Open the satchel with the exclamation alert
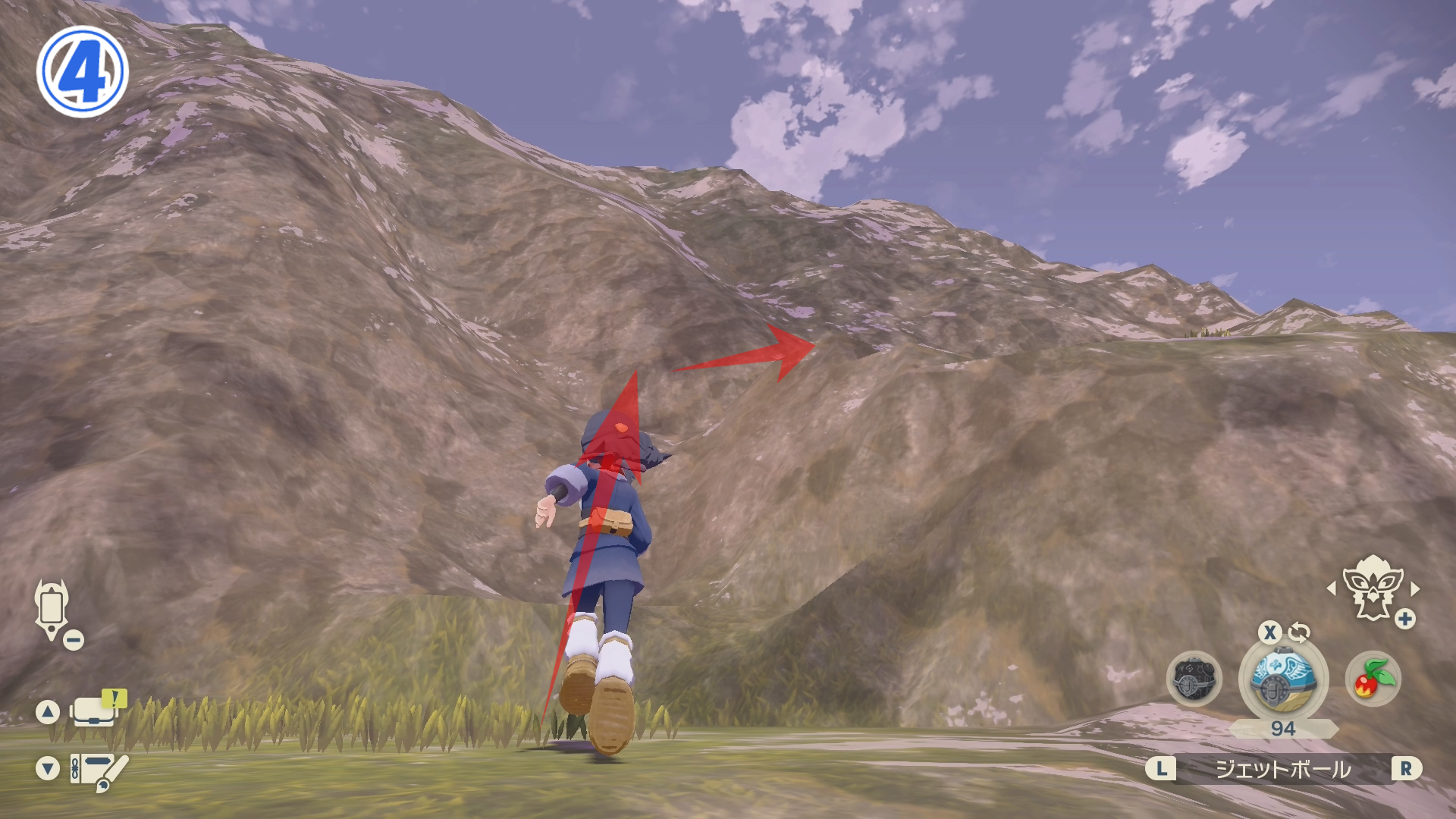Screen dimensions: 1456x819 tap(96, 711)
